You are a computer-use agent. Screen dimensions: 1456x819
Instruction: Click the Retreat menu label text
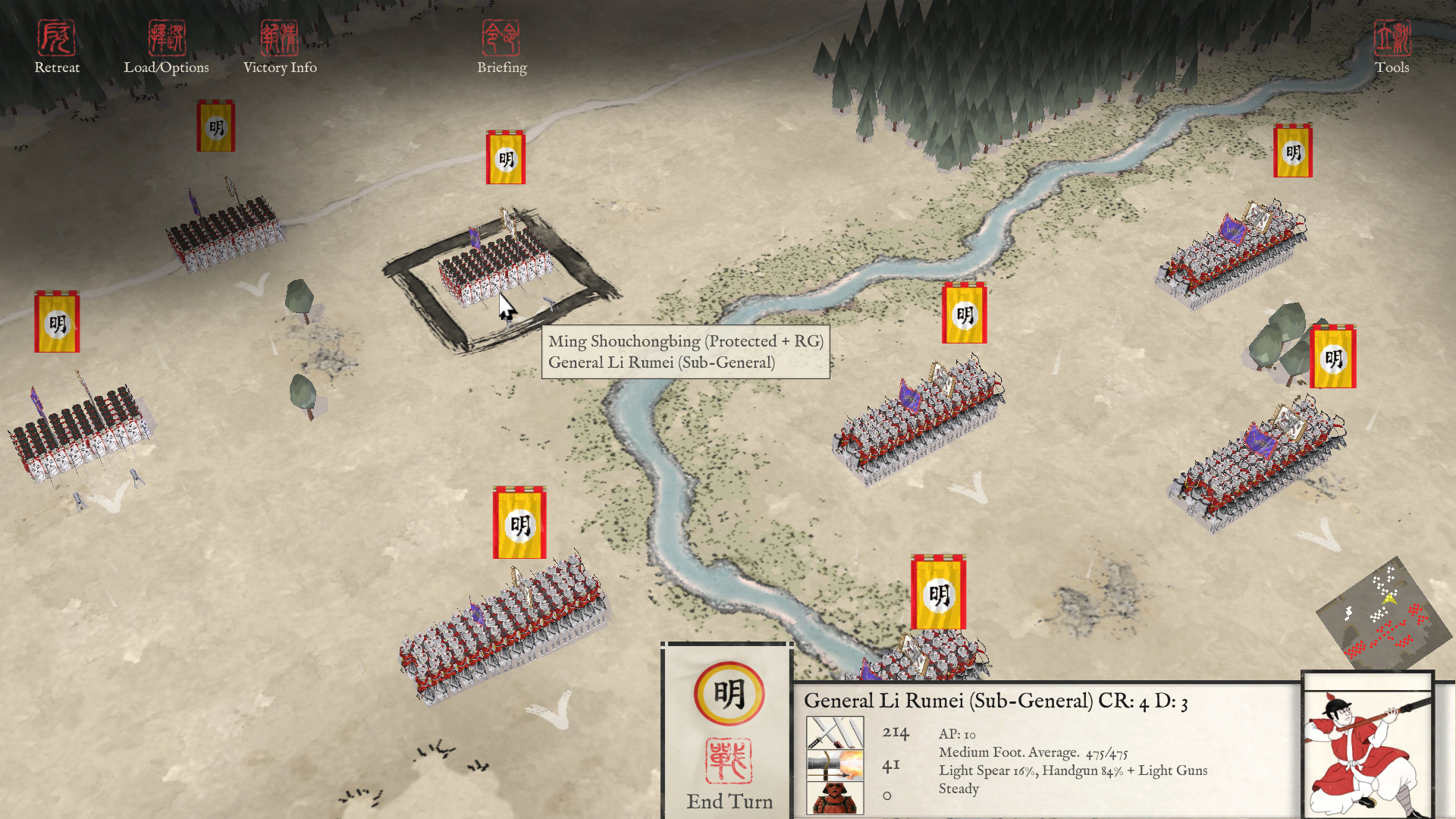pos(57,67)
